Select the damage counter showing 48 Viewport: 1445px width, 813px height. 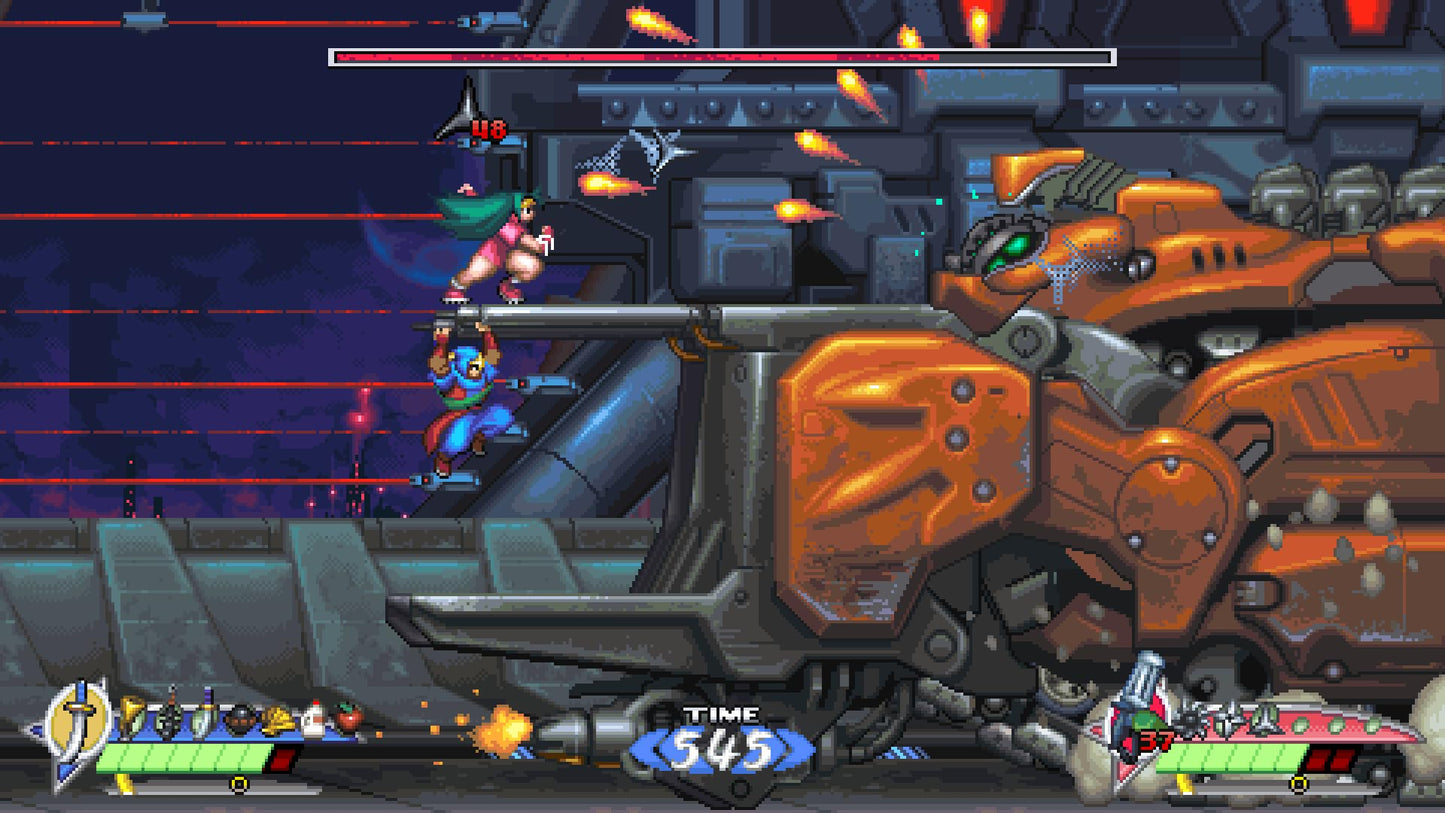coord(489,130)
